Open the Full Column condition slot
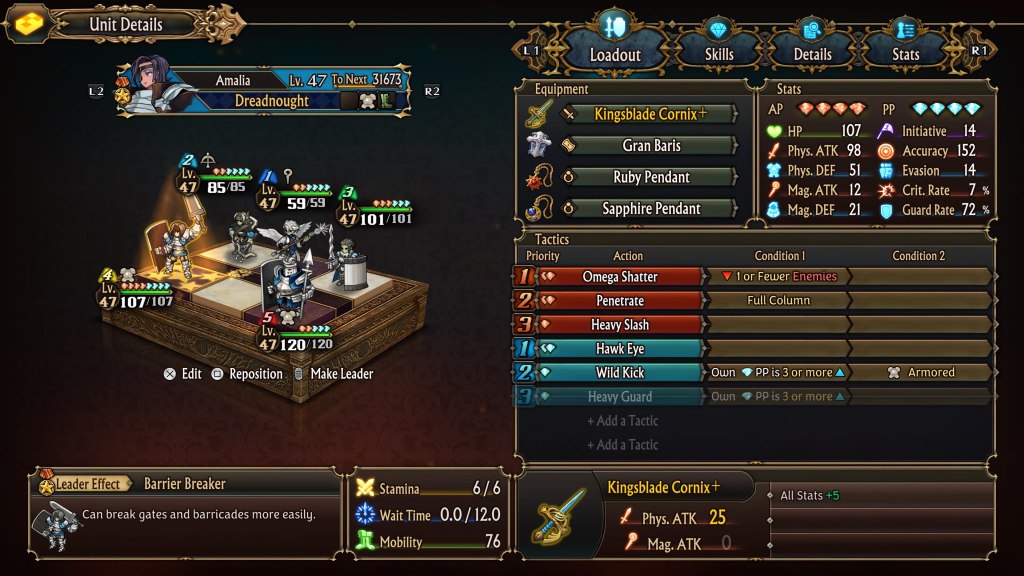Viewport: 1024px width, 576px height. pos(778,301)
